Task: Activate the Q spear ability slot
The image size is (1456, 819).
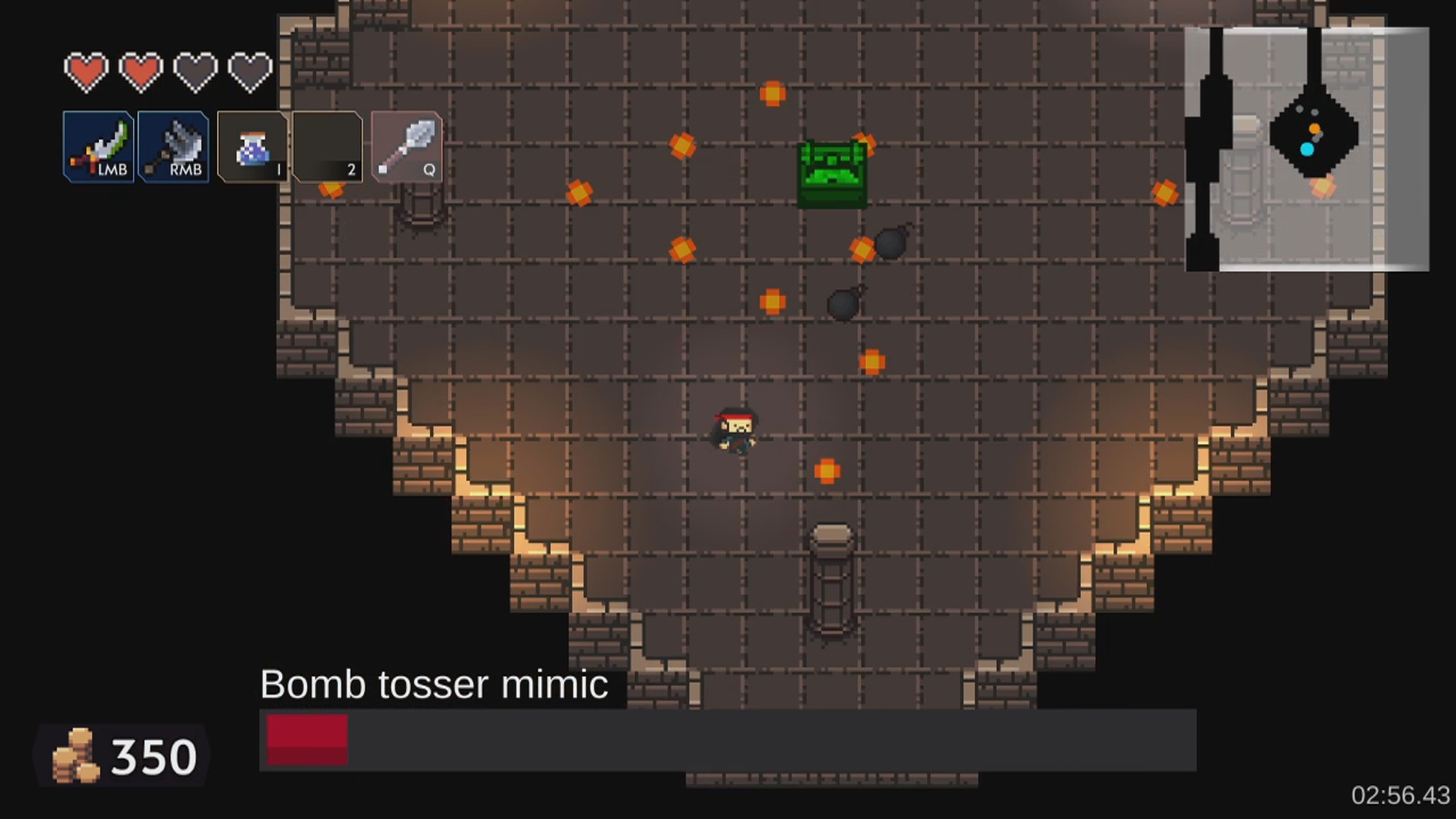Action: pos(406,146)
